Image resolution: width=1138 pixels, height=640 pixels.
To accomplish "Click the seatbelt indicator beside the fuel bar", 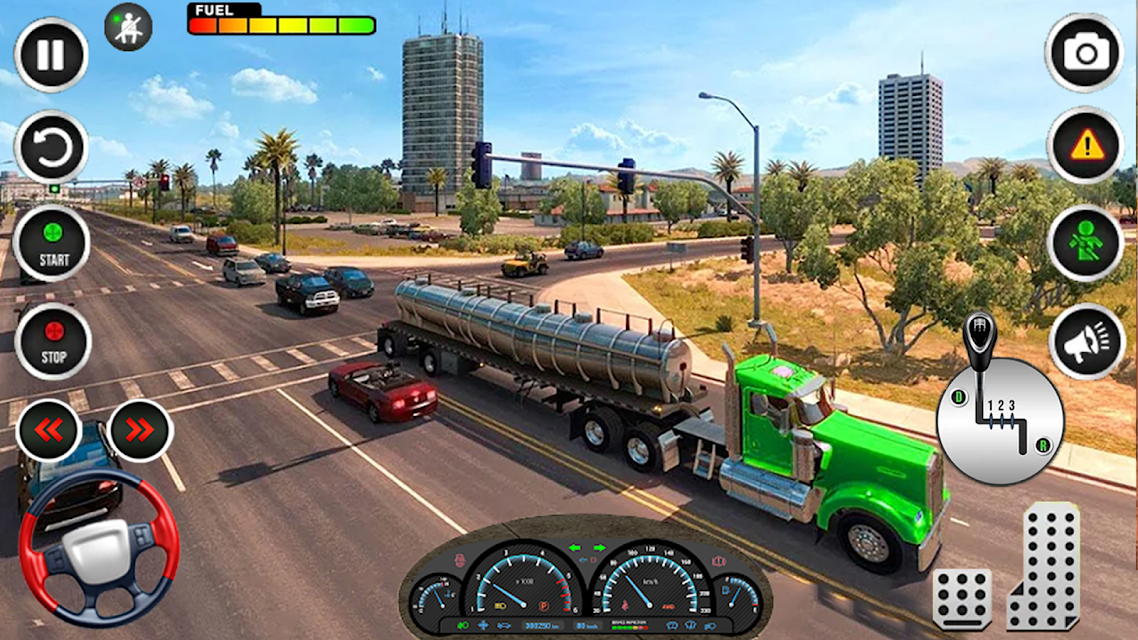I will coord(128,27).
